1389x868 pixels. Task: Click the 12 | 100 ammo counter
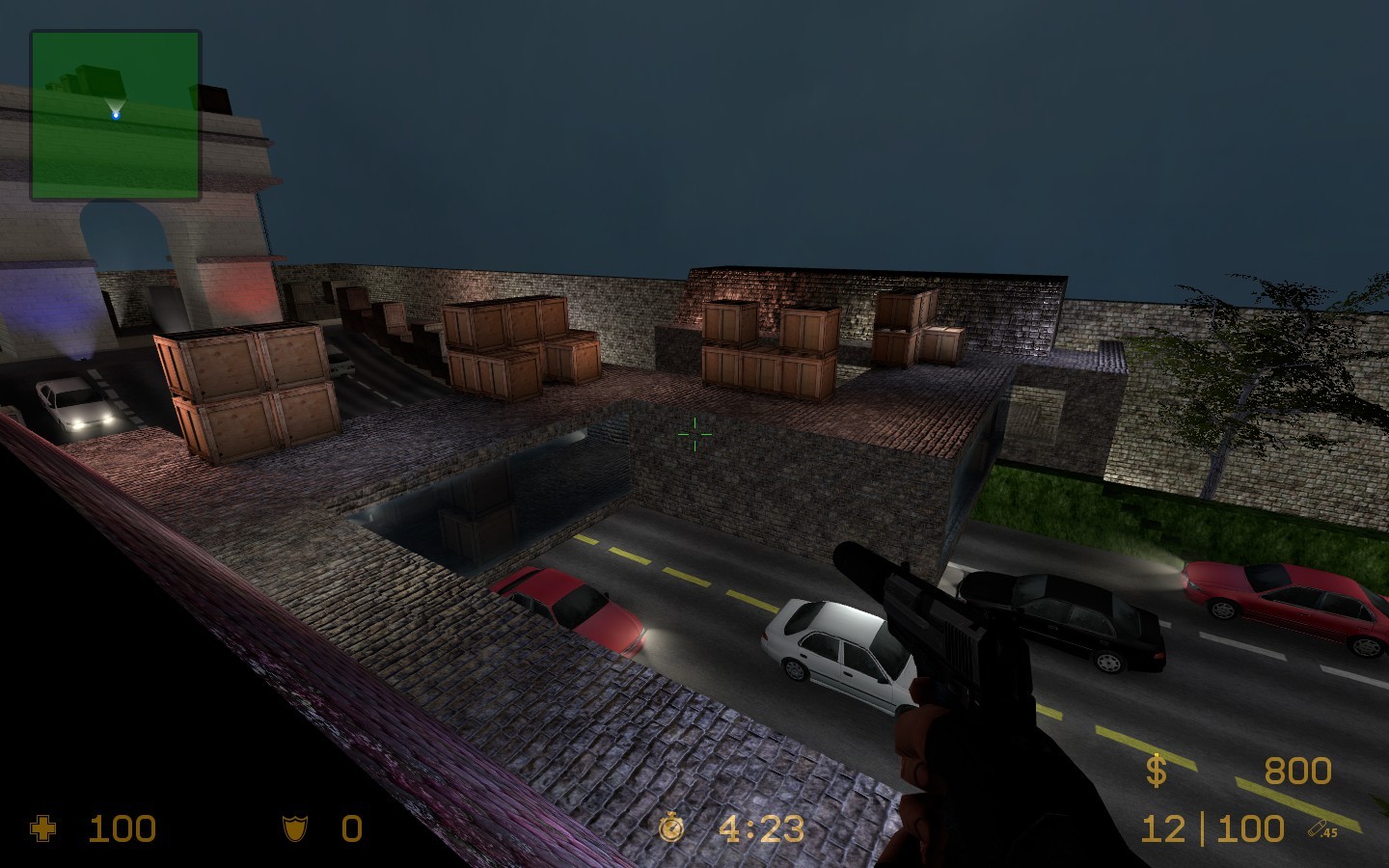[x=1210, y=827]
